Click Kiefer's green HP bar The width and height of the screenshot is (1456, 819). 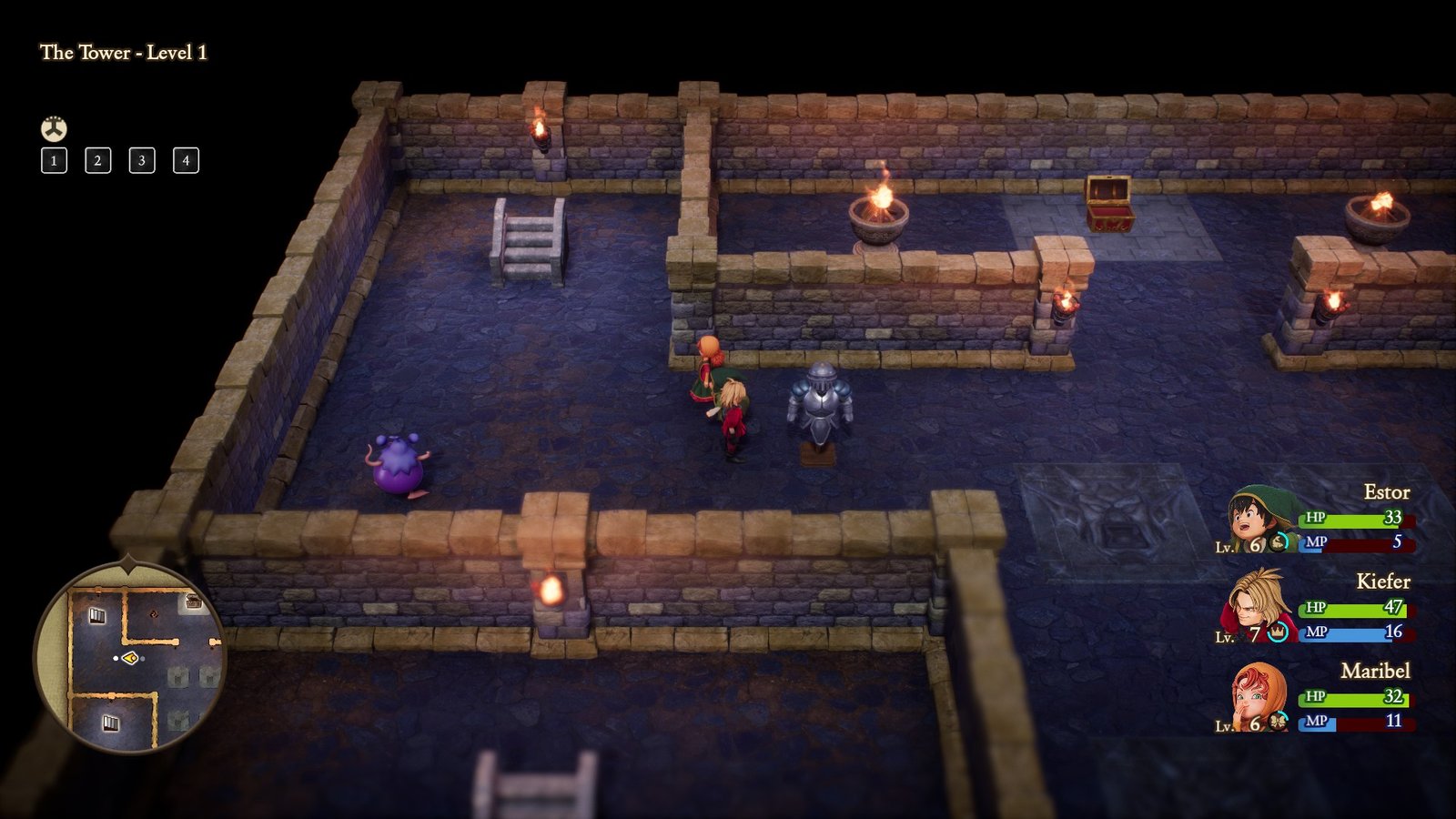pos(1356,610)
